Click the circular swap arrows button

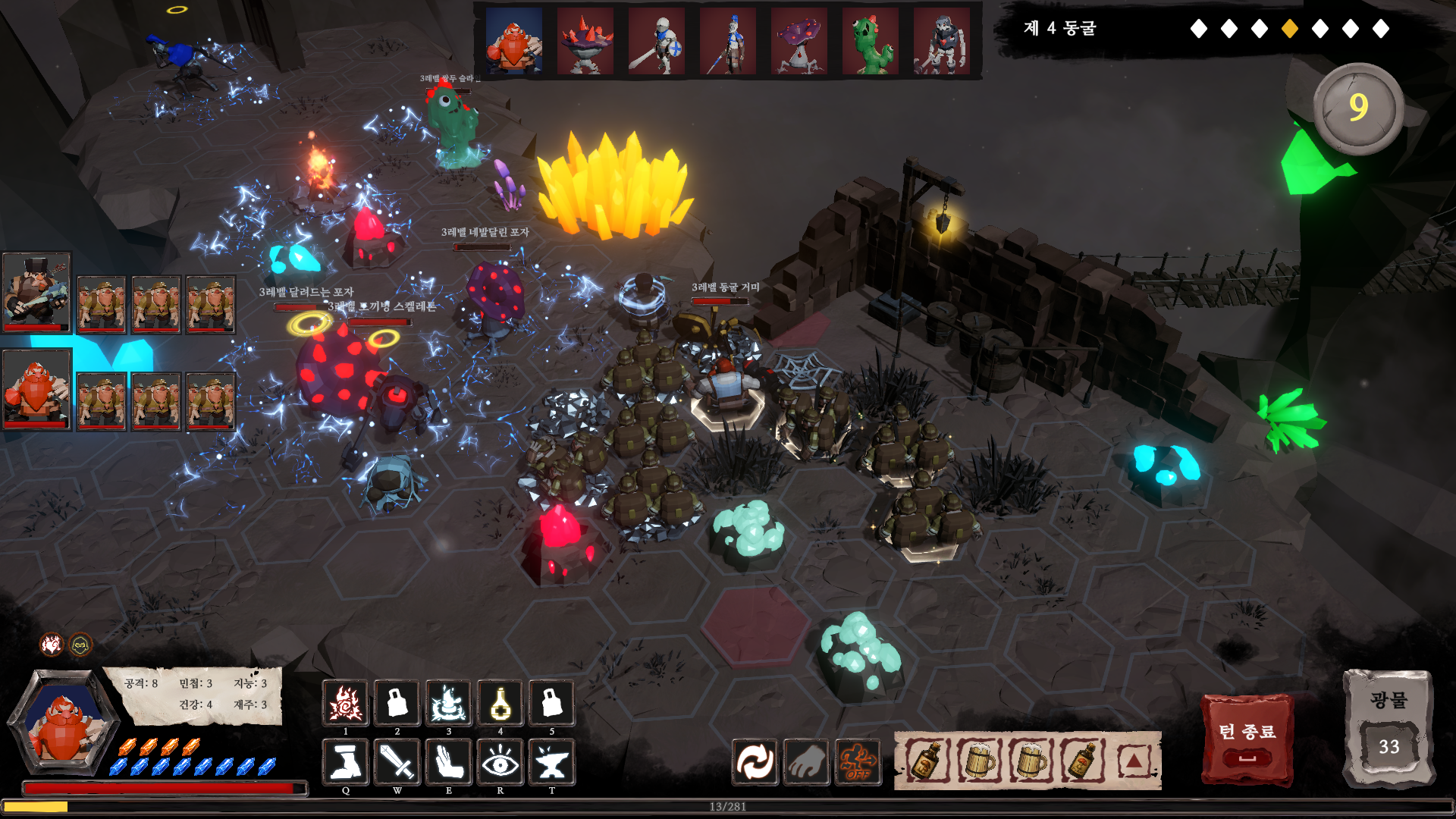coord(755,762)
